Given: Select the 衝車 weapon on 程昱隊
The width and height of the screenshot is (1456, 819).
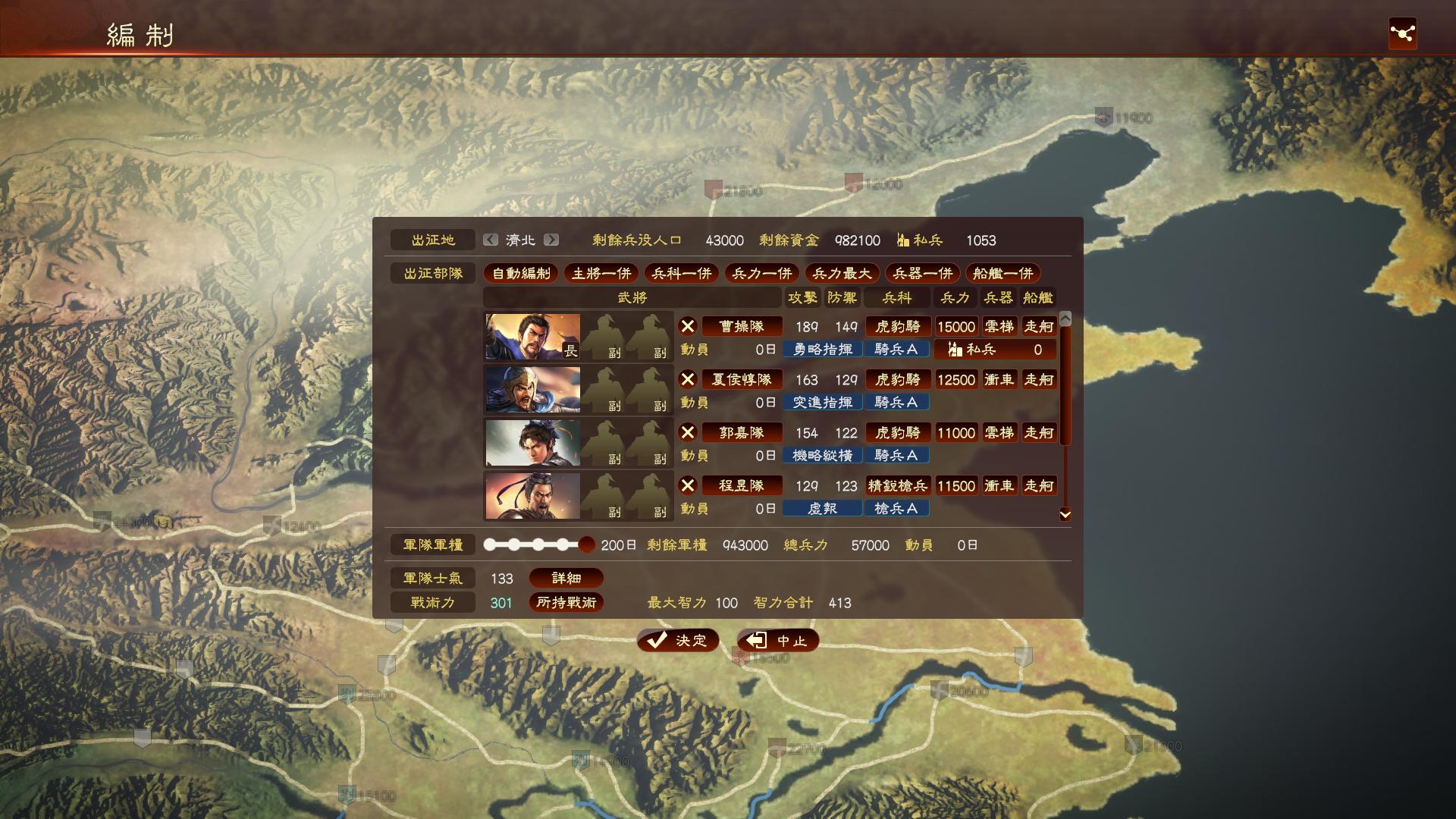Looking at the screenshot, I should point(998,485).
